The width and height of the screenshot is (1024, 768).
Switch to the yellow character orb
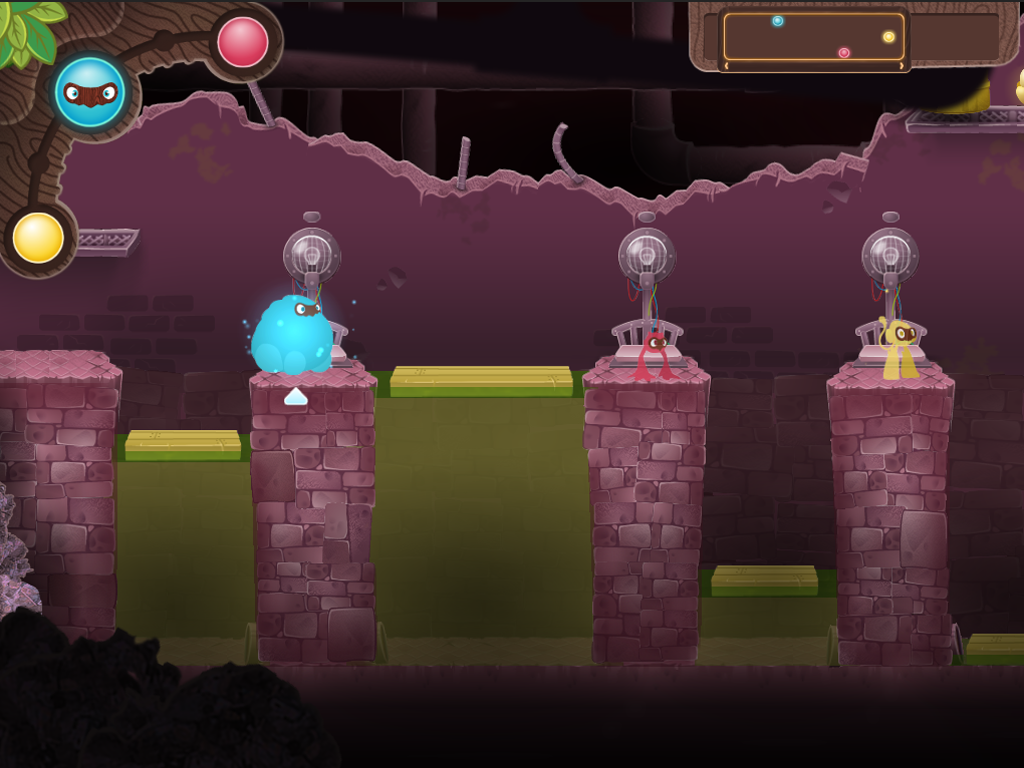point(39,238)
